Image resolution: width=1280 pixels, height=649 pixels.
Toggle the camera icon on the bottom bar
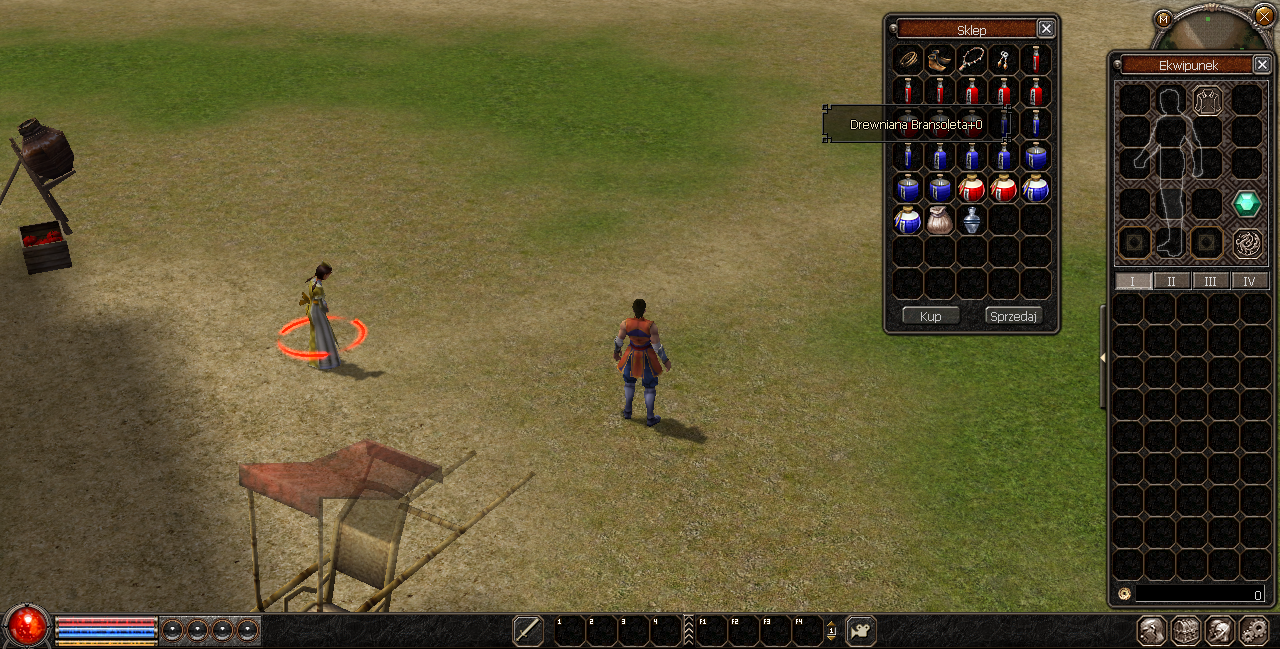(x=861, y=630)
